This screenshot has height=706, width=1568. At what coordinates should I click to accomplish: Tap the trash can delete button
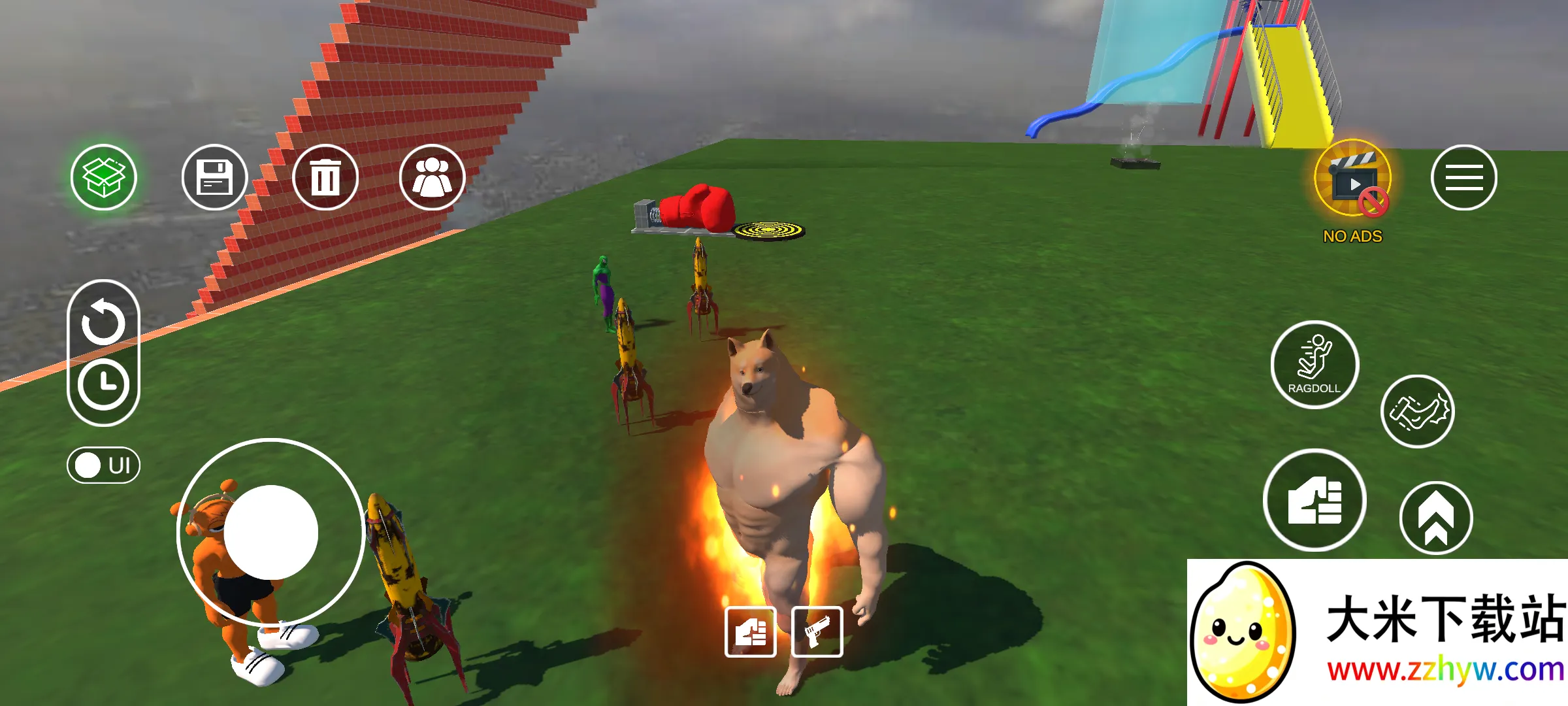[x=325, y=177]
